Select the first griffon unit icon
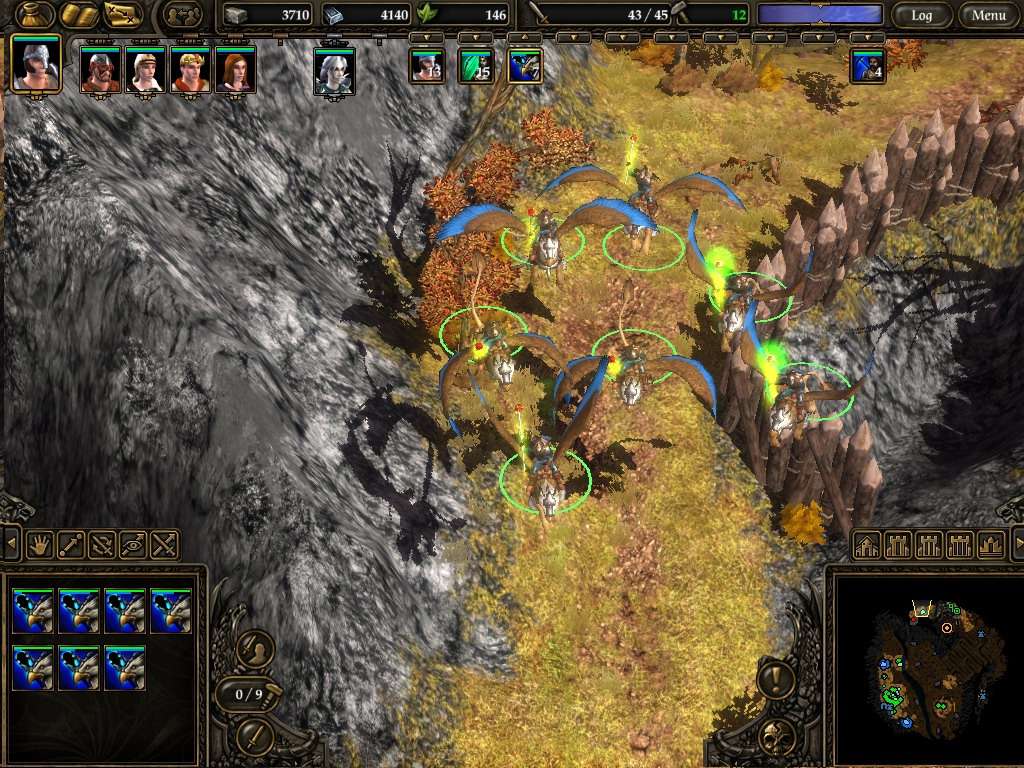The image size is (1024, 768). pyautogui.click(x=32, y=610)
